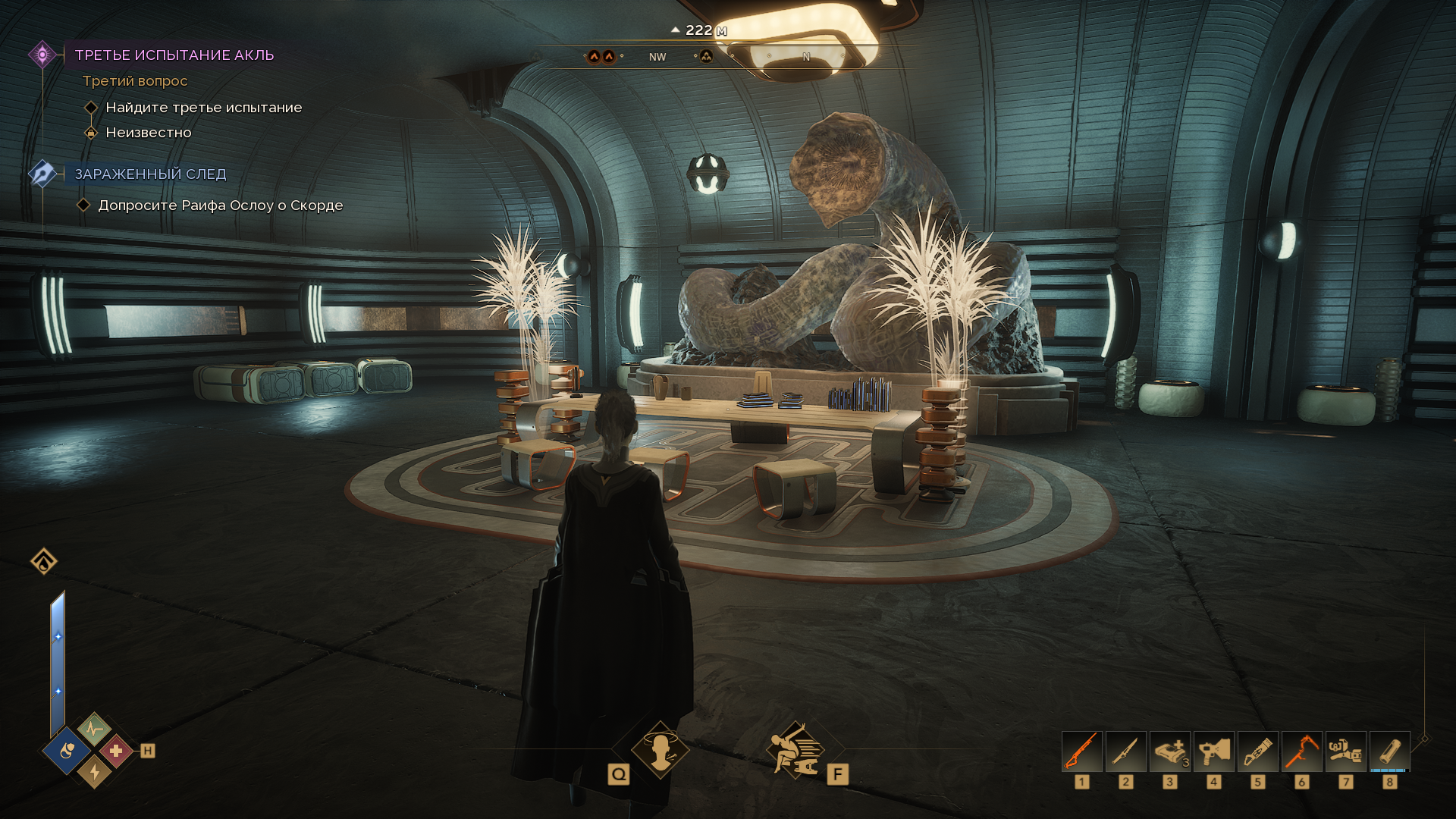The width and height of the screenshot is (1456, 819).
Task: Click the red medical cross diamond
Action: 116,752
